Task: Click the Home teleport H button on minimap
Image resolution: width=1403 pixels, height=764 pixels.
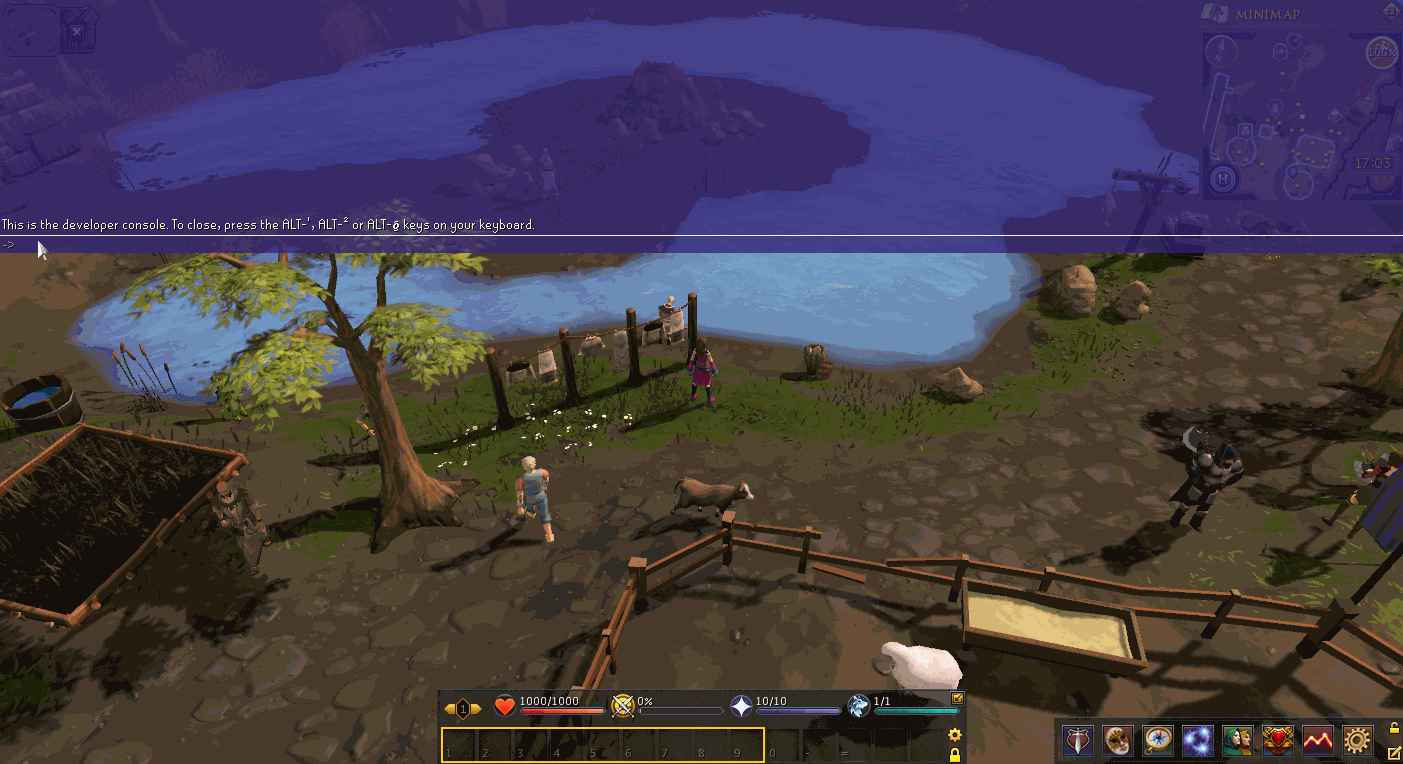Action: pyautogui.click(x=1221, y=180)
